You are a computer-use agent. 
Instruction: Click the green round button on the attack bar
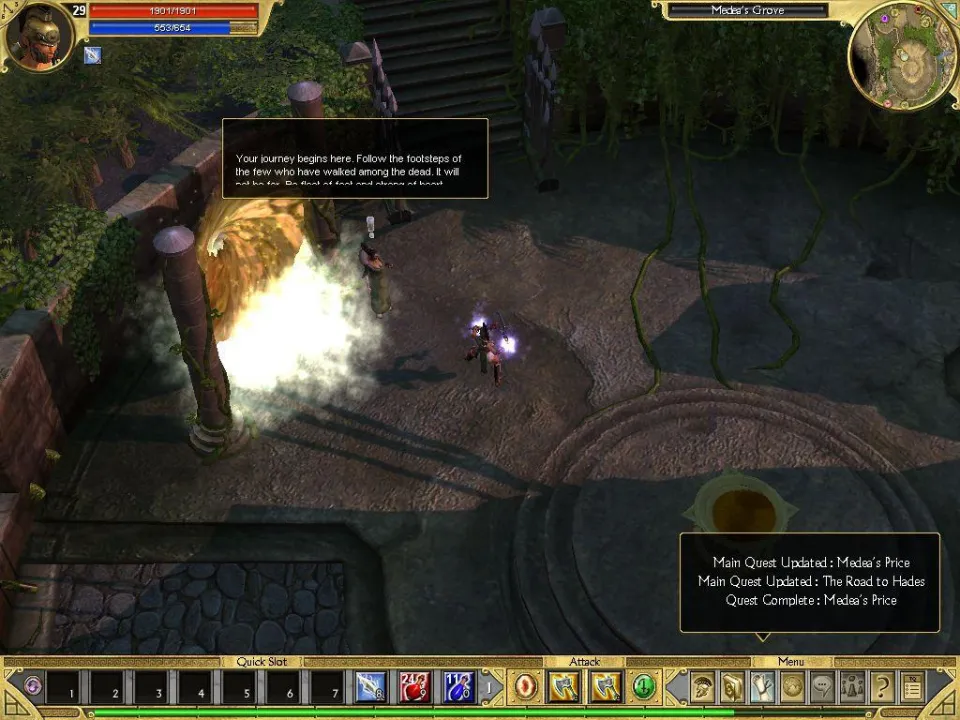(x=644, y=686)
